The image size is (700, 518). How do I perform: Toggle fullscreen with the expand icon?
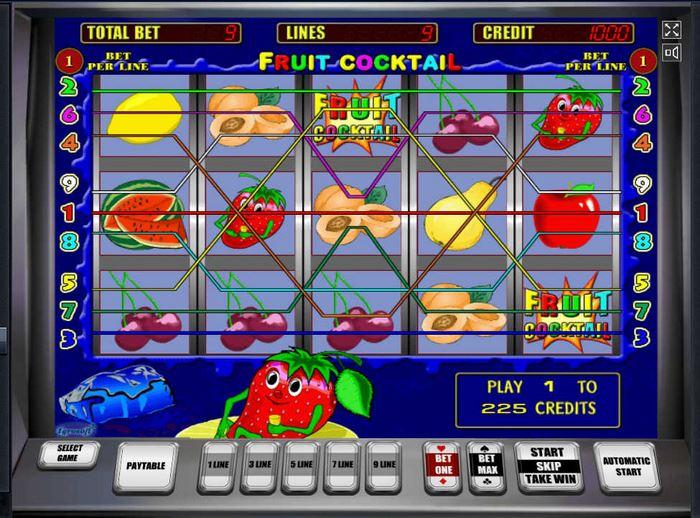671,30
